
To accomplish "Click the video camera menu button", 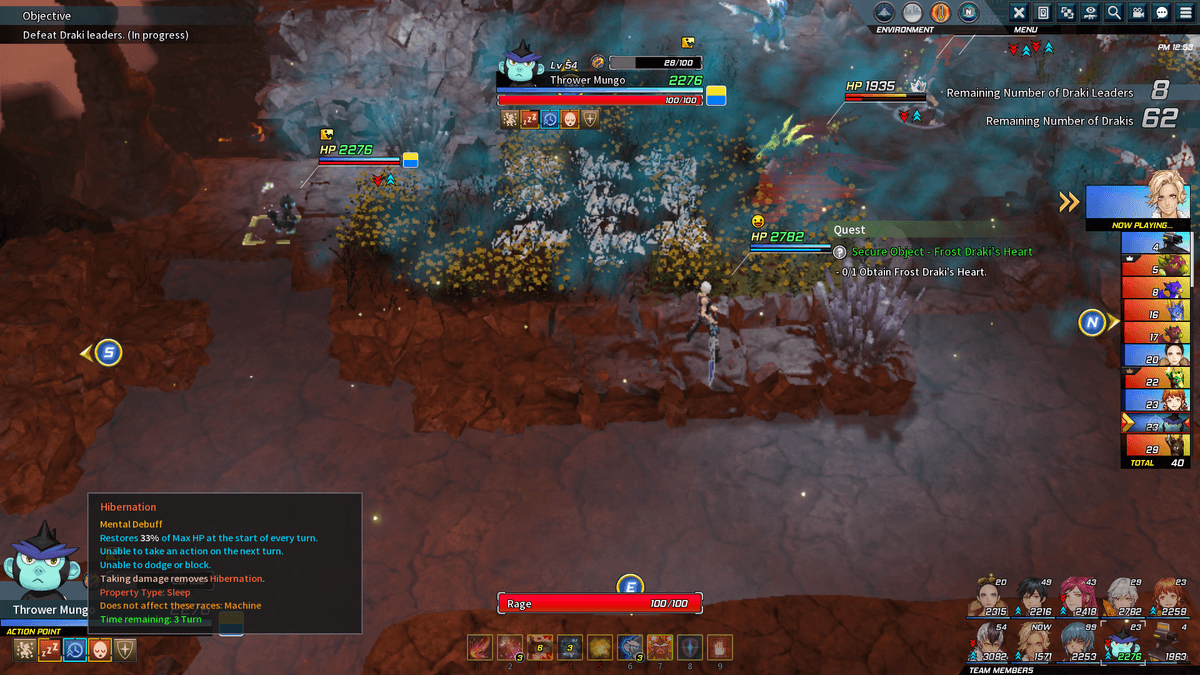I will pos(1138,12).
